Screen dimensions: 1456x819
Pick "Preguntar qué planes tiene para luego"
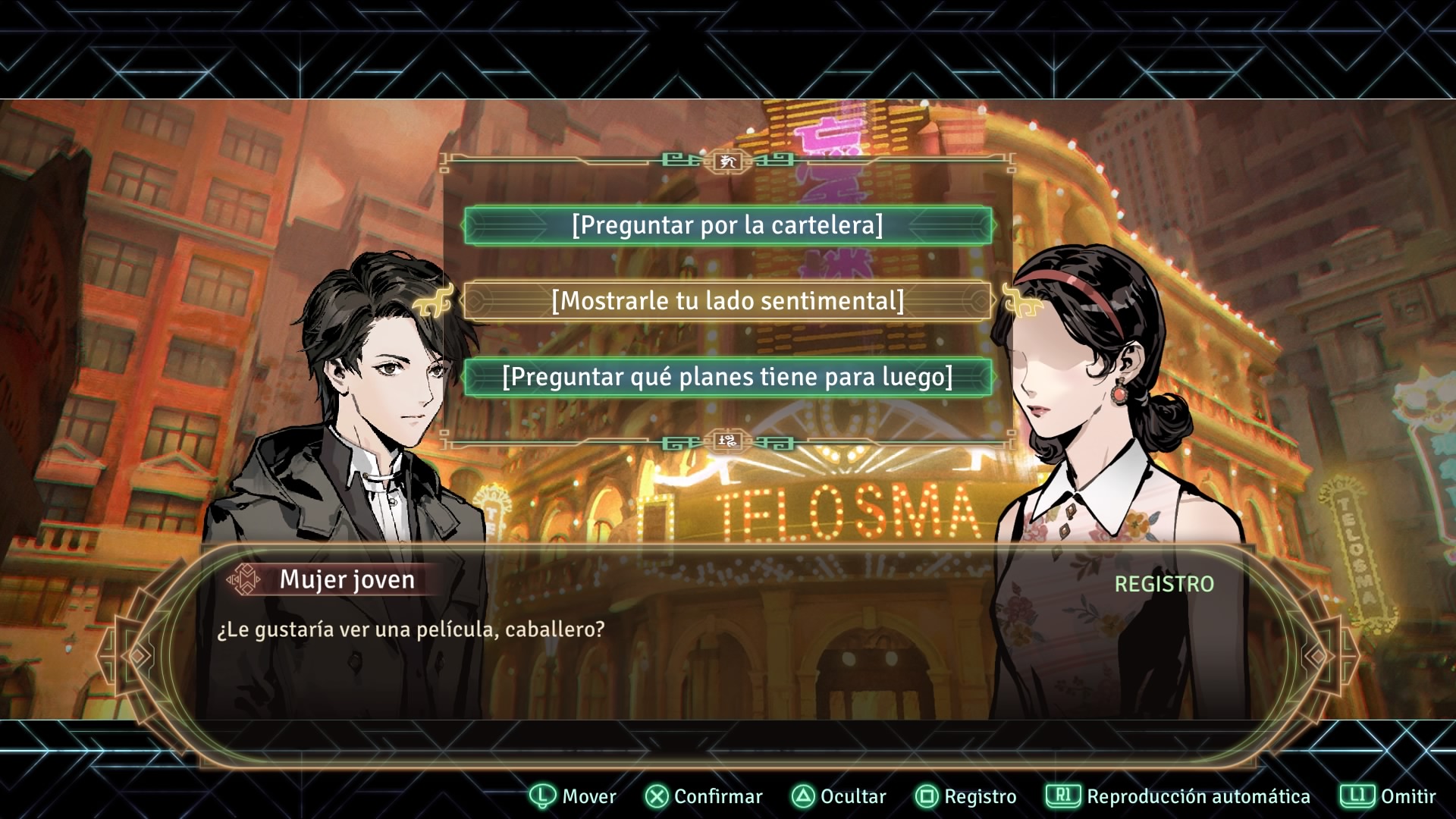(x=727, y=377)
